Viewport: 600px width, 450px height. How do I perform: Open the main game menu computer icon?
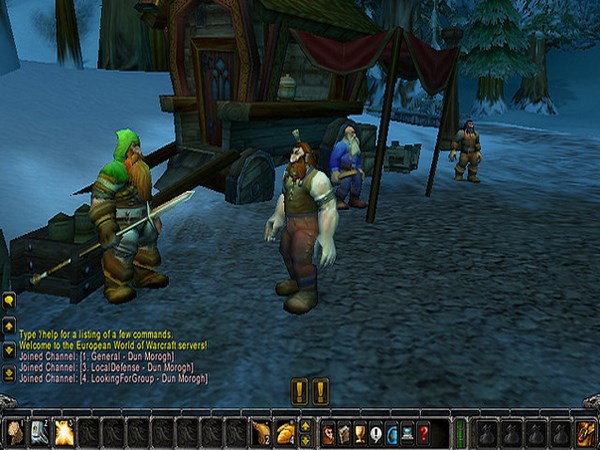point(408,433)
